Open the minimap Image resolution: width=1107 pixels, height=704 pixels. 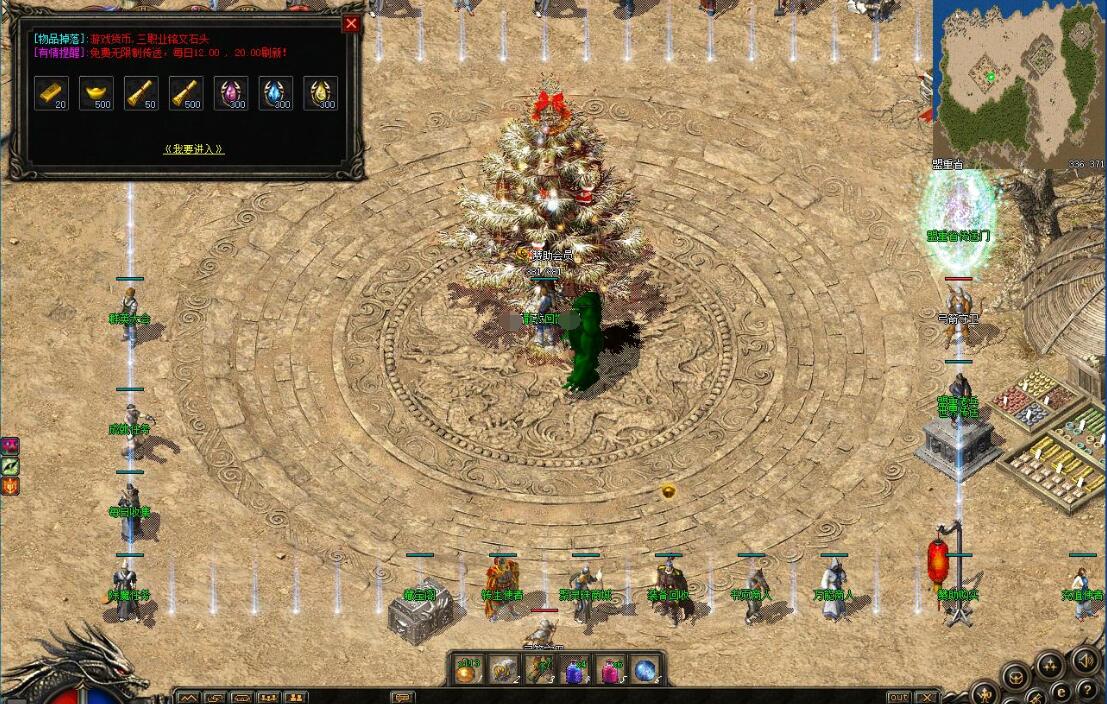click(x=1019, y=80)
